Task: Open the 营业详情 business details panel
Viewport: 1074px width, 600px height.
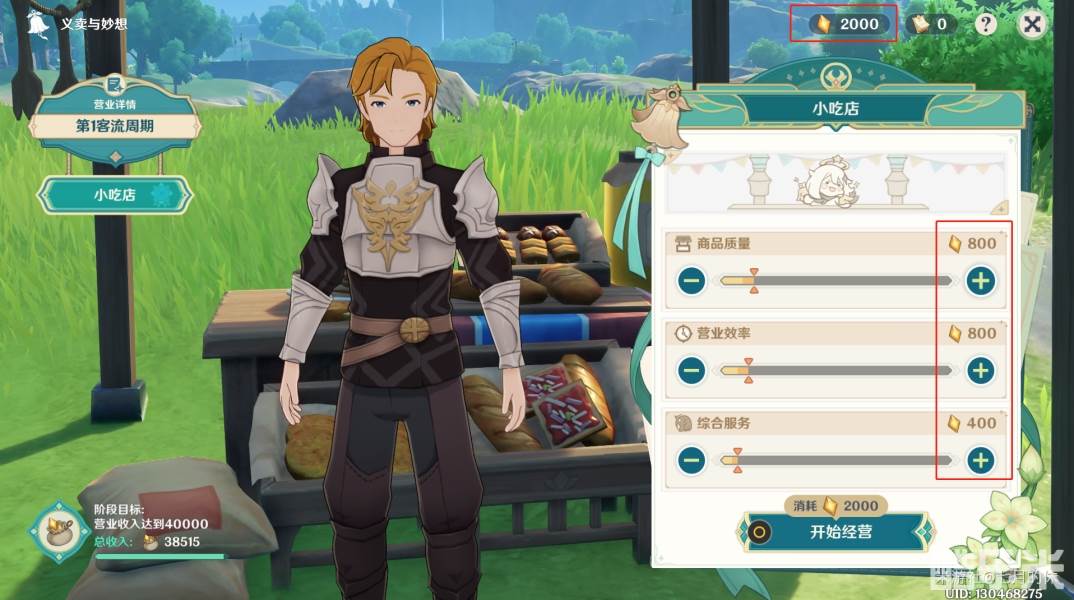Action: click(115, 117)
